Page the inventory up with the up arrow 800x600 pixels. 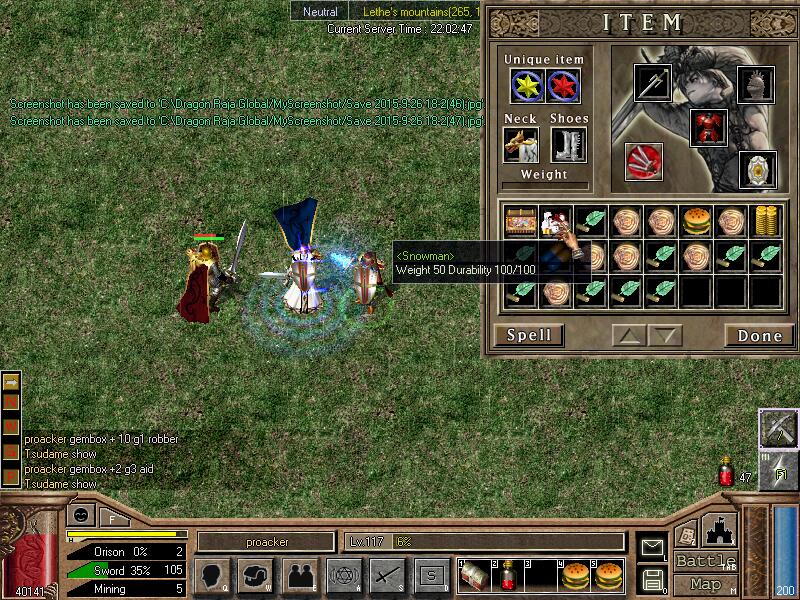628,335
